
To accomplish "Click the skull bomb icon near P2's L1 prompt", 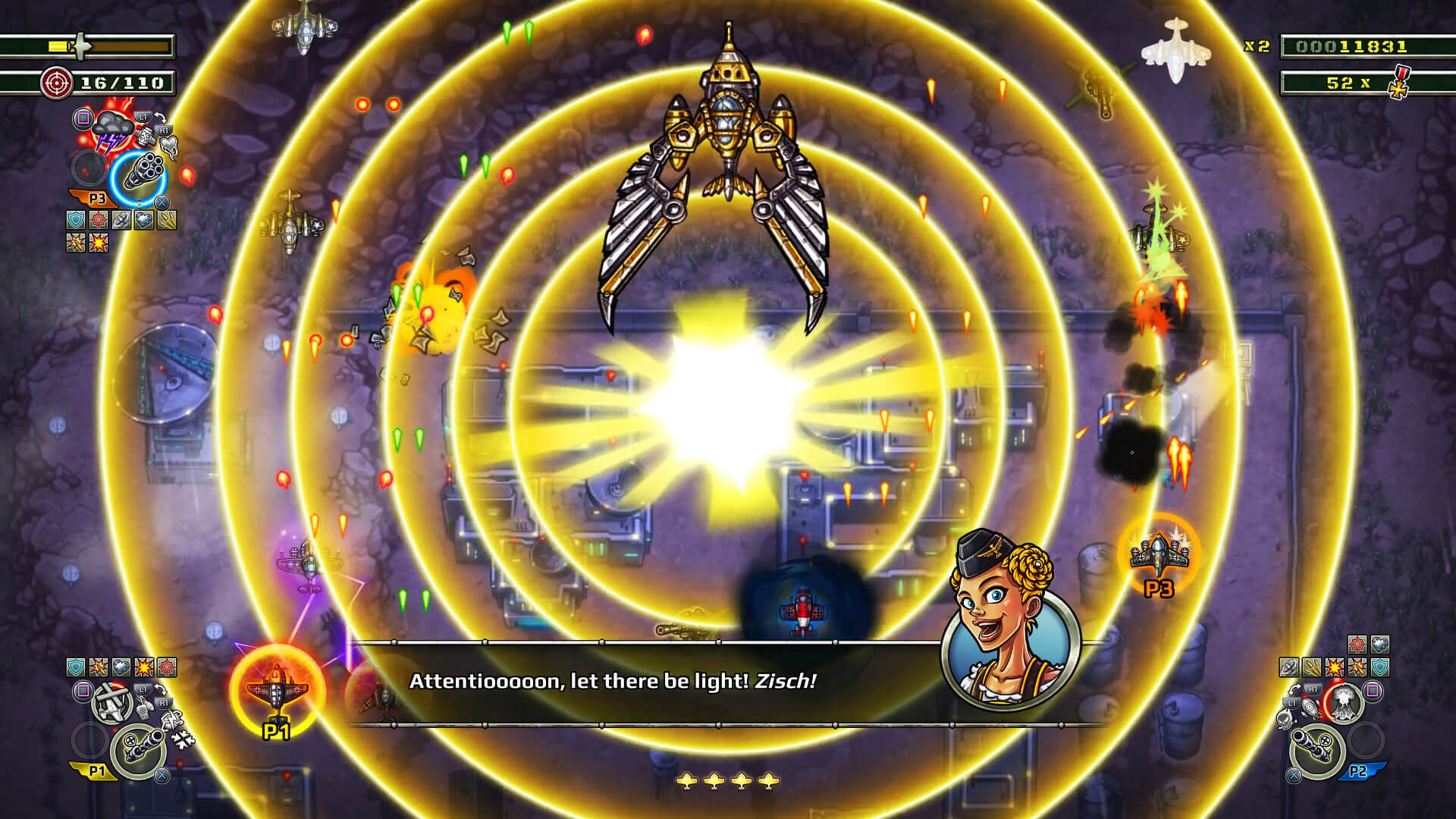I will pyautogui.click(x=1285, y=720).
